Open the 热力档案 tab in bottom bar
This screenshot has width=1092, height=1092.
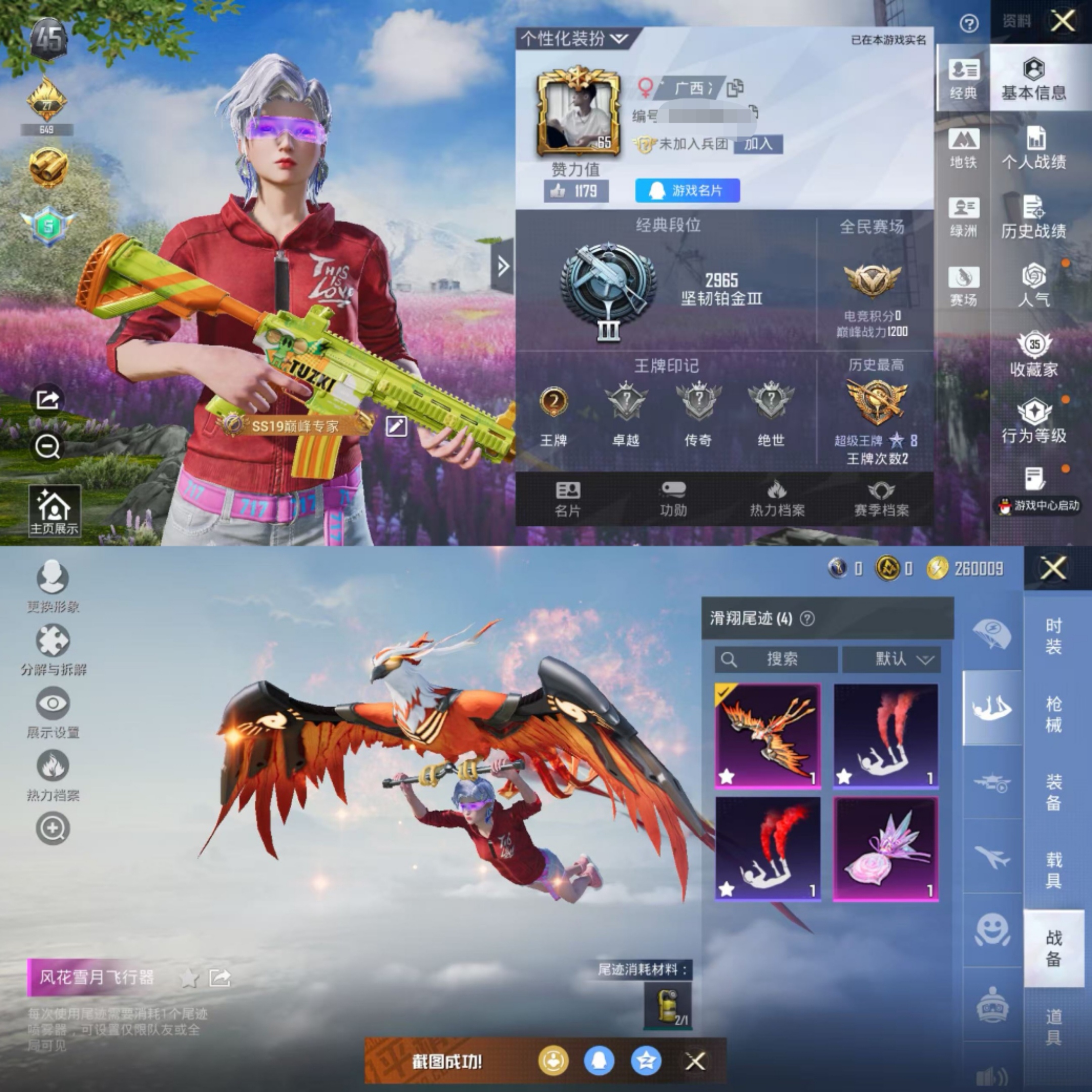click(x=777, y=498)
